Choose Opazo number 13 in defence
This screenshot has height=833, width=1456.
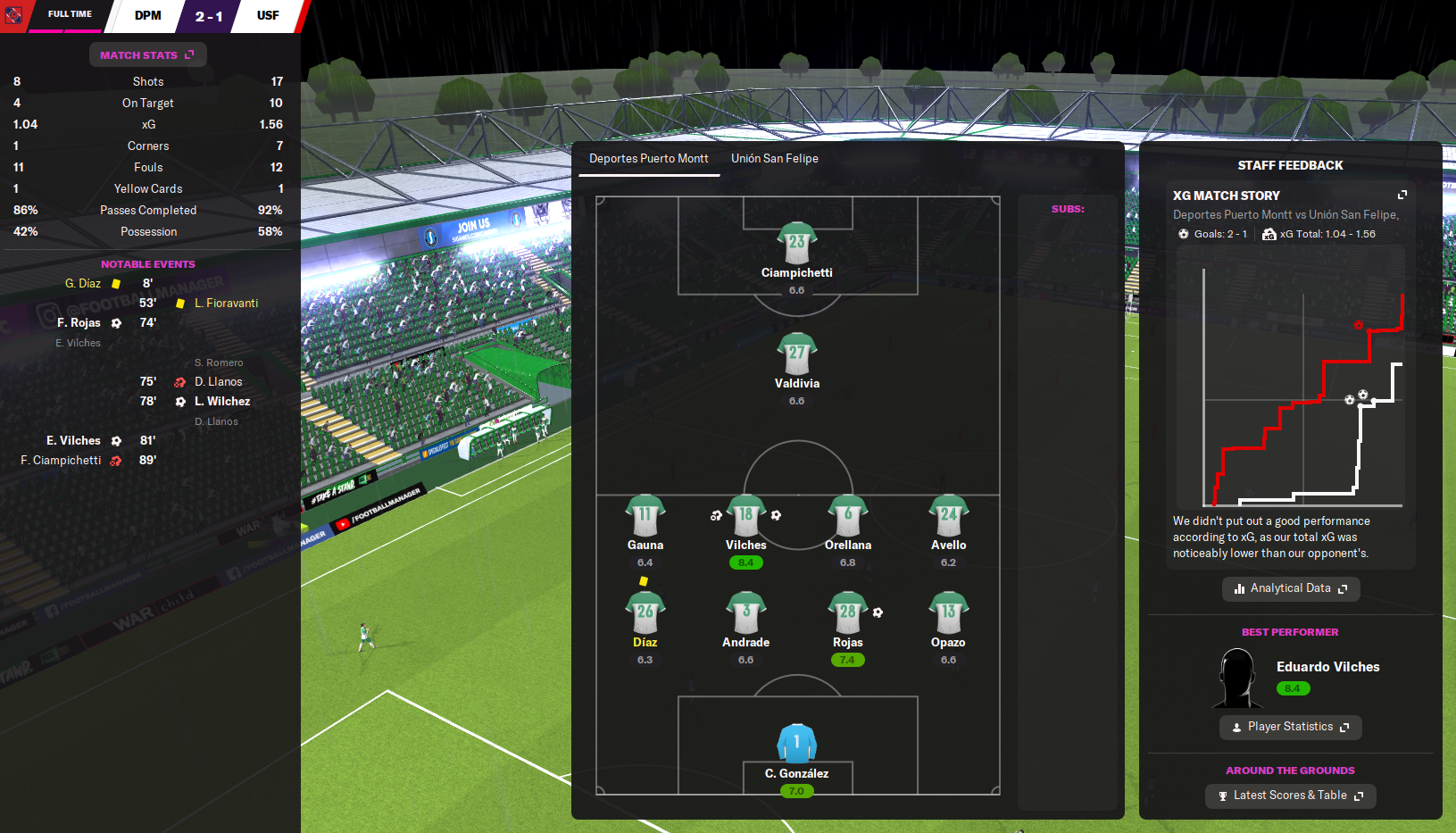948,612
